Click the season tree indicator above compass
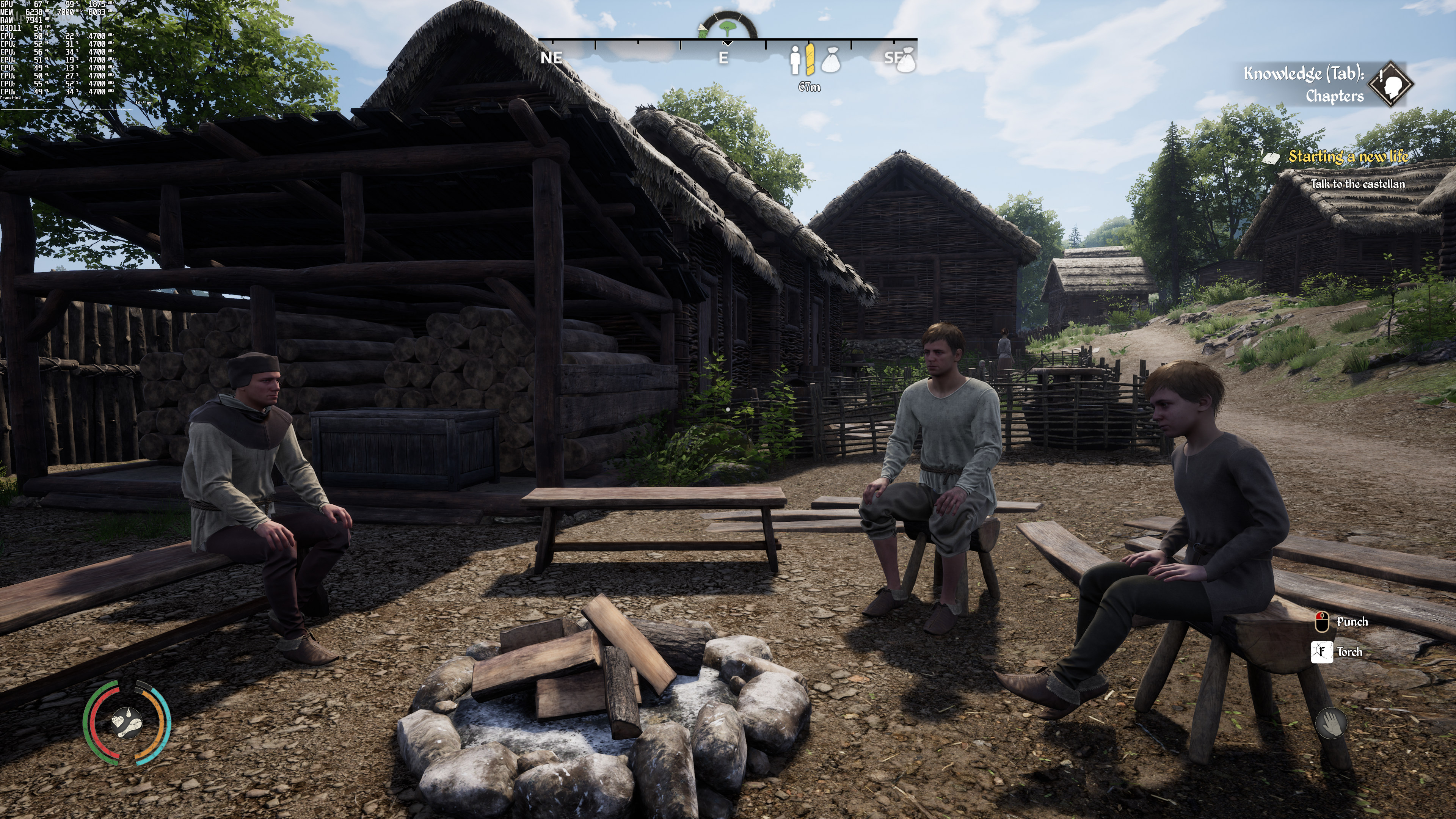 (728, 27)
